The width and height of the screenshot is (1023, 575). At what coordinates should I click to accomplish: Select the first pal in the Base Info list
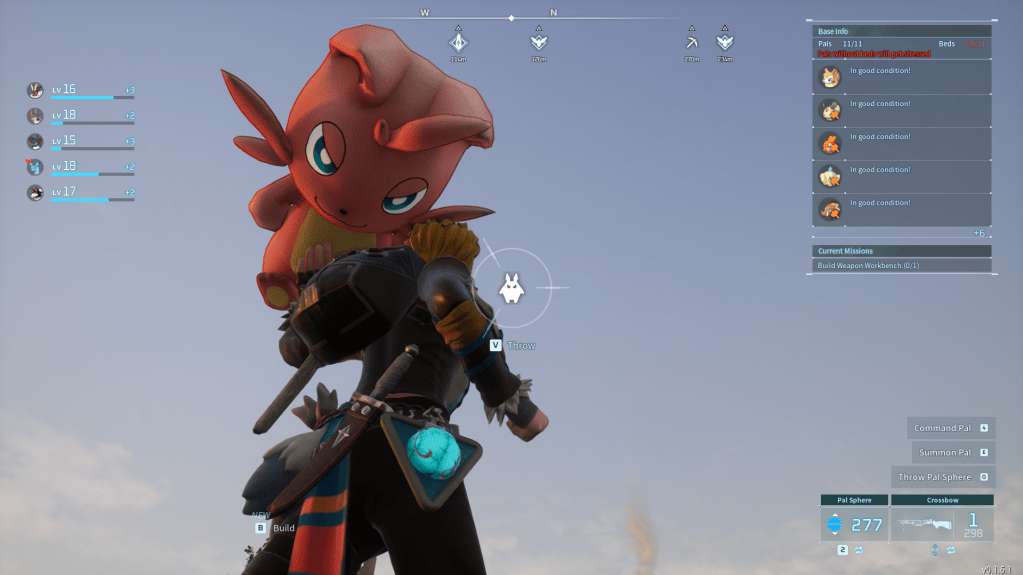(902, 78)
